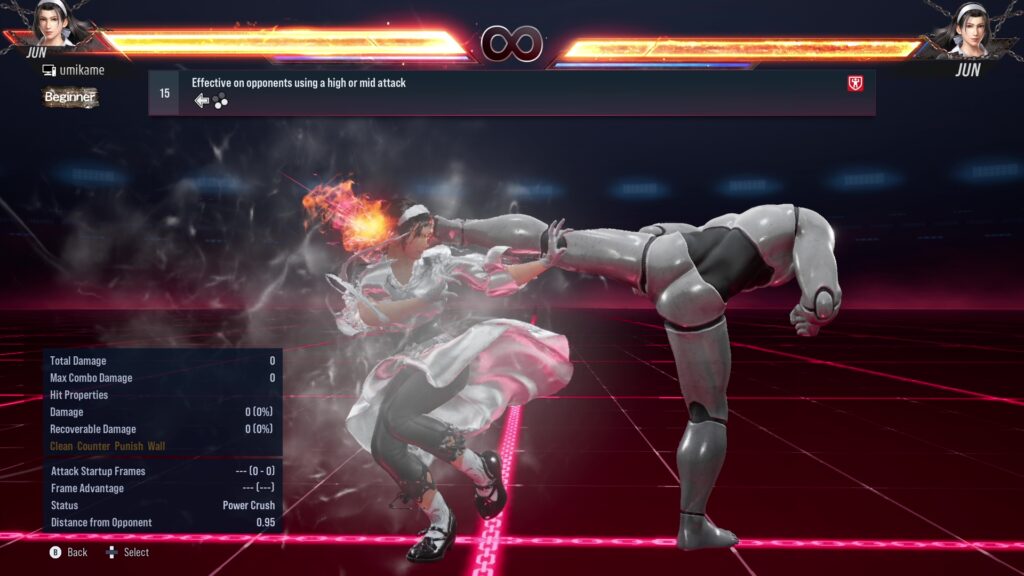Screen dimensions: 1024x576
Task: Select the umikame player name tag
Action: point(73,70)
